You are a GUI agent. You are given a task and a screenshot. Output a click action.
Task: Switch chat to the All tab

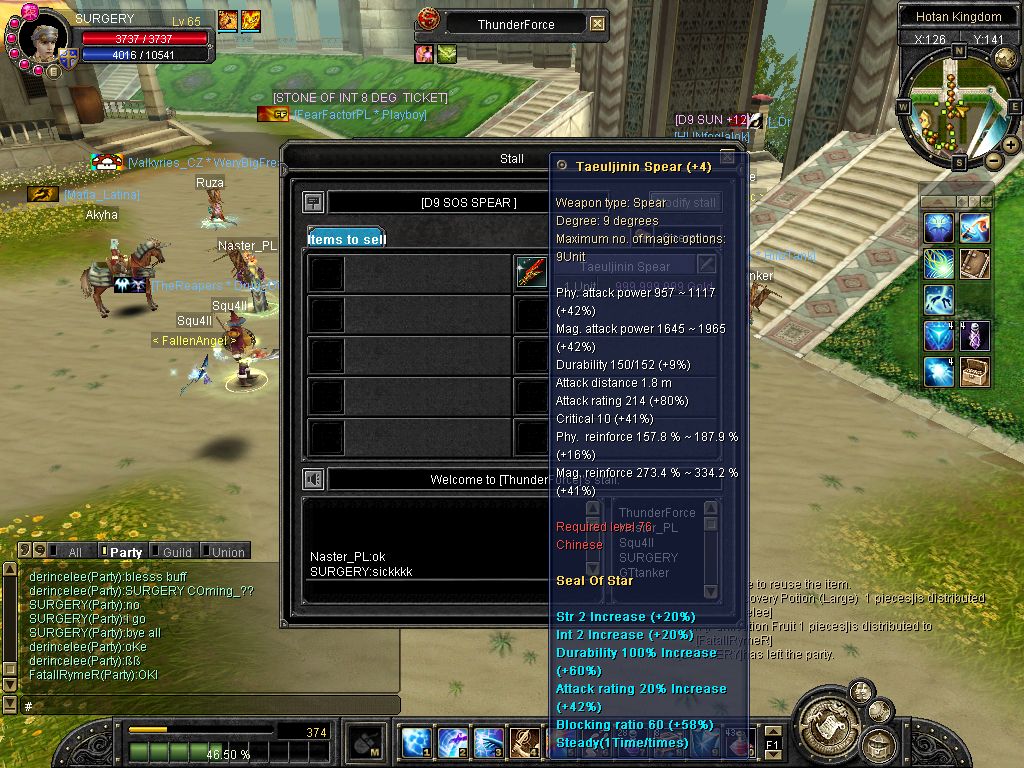[x=74, y=551]
